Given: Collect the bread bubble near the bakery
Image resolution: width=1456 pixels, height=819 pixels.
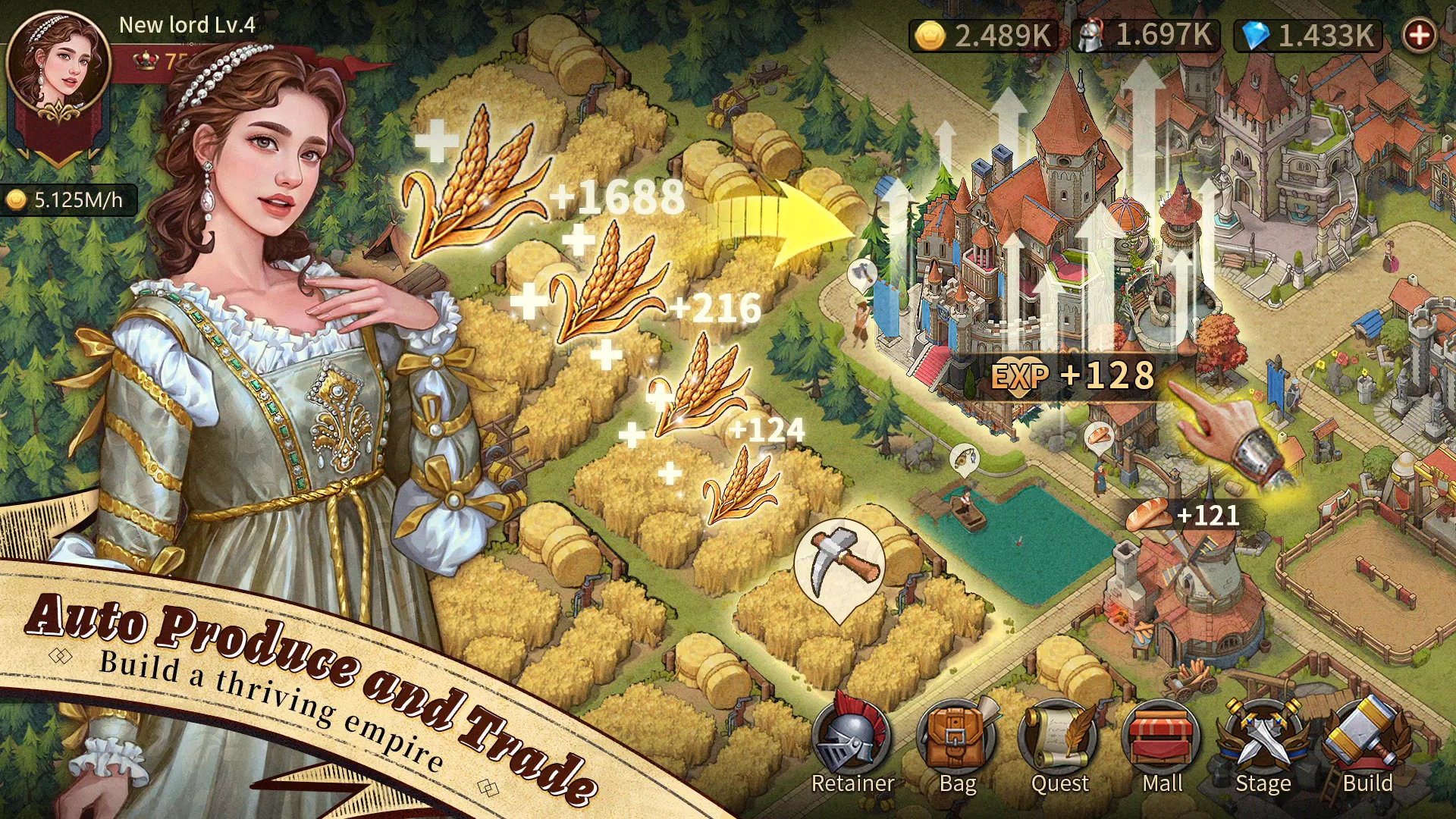Looking at the screenshot, I should (x=1098, y=436).
